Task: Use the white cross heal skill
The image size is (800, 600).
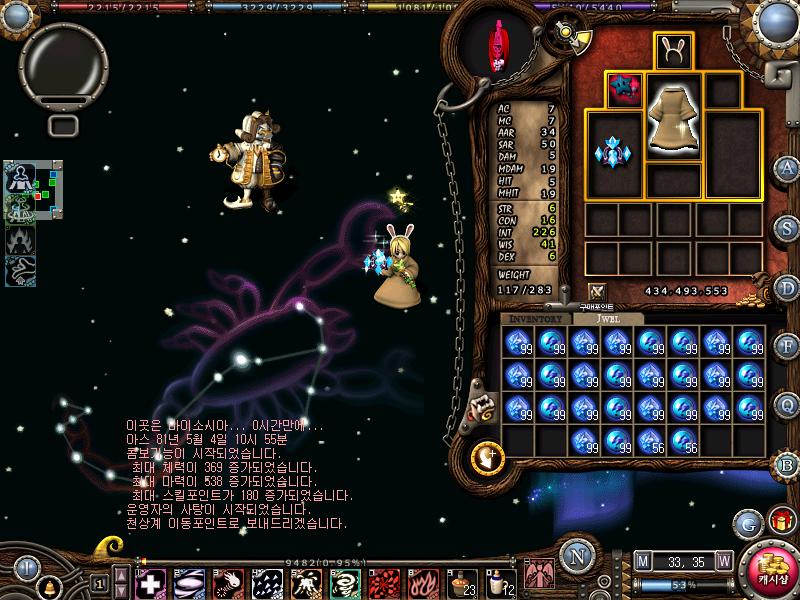Action: coord(151,582)
